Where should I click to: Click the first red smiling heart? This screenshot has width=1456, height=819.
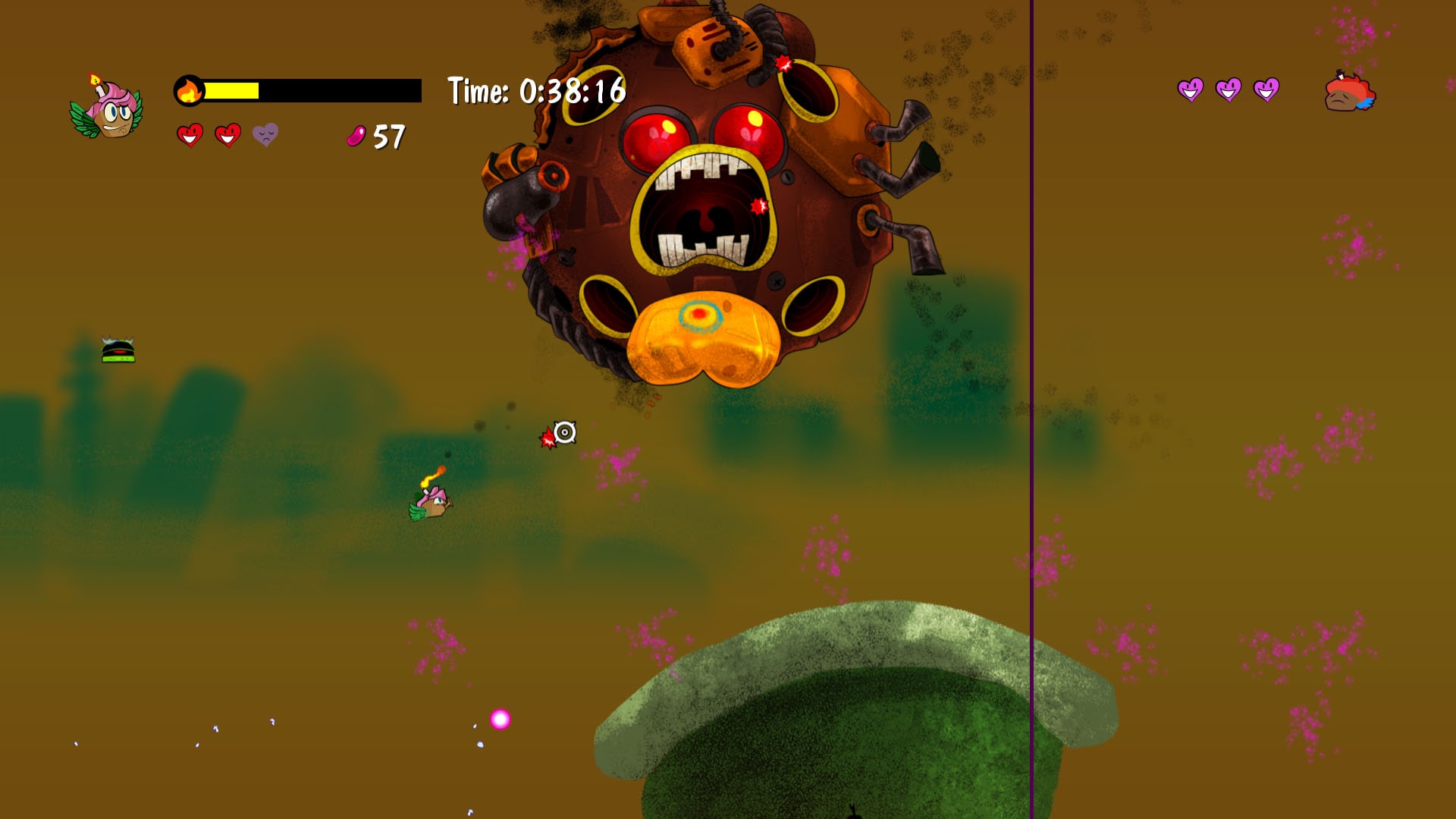[x=189, y=136]
